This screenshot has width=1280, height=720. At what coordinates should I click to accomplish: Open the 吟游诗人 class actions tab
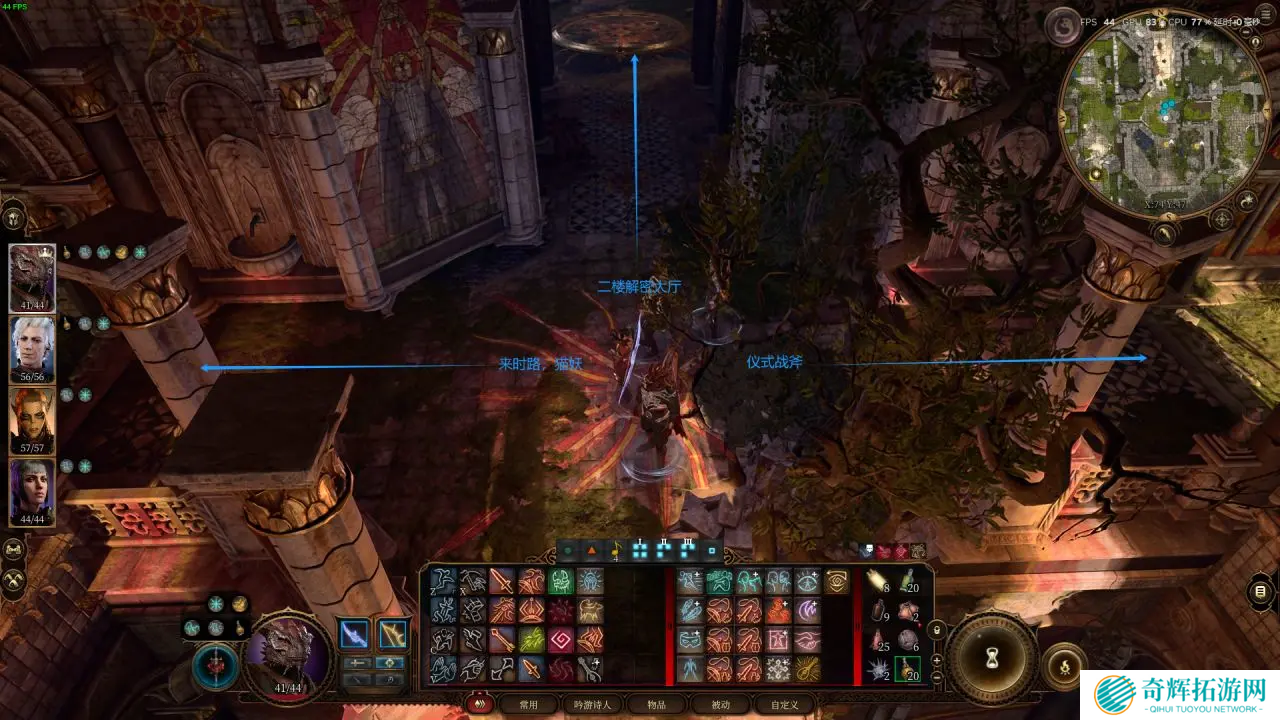tap(592, 705)
